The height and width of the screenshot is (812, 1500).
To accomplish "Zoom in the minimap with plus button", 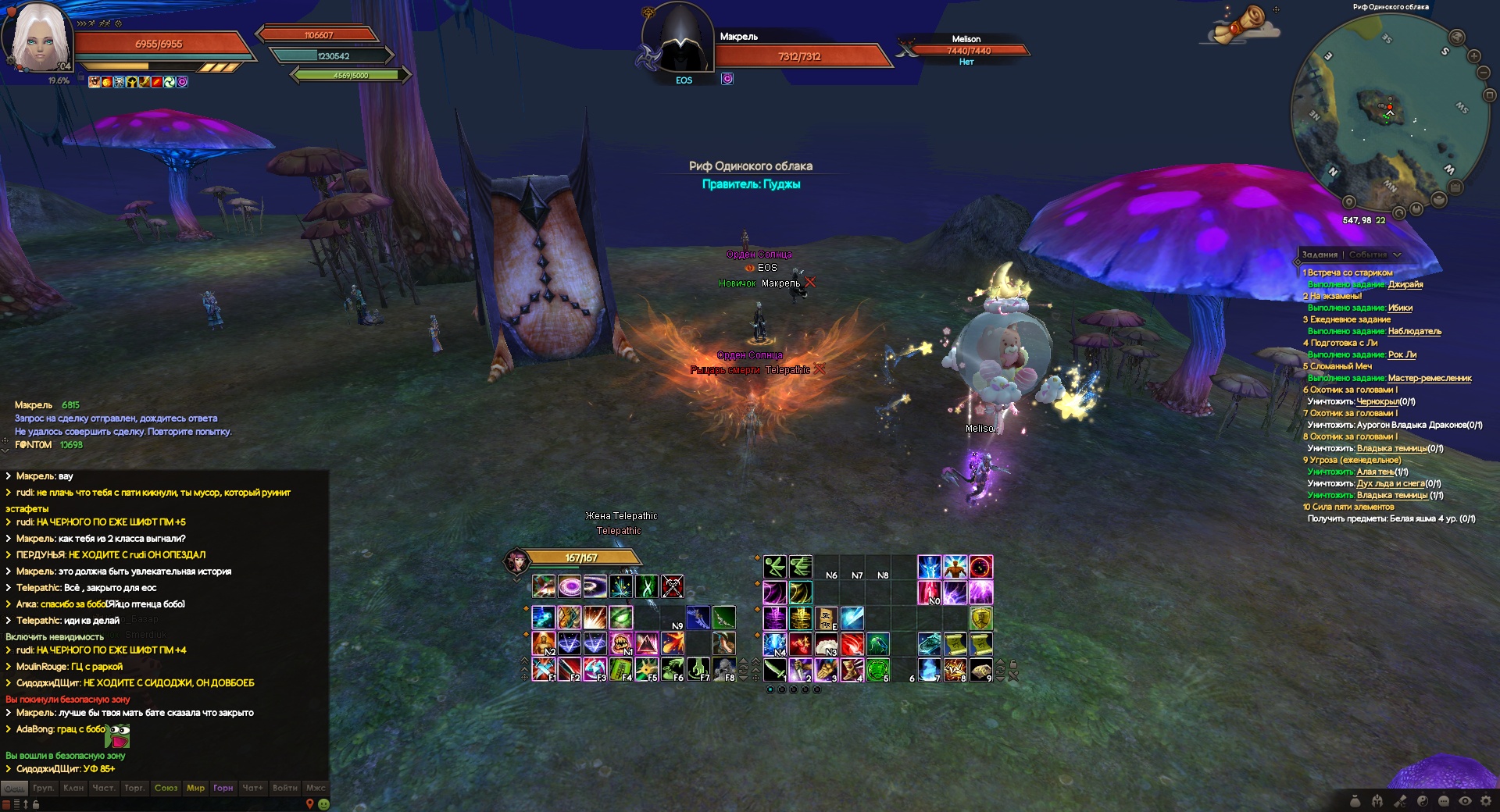I will [x=1474, y=56].
